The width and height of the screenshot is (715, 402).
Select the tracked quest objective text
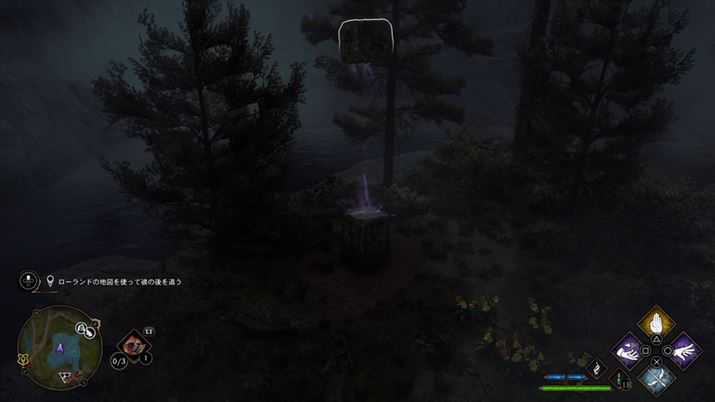coord(120,282)
